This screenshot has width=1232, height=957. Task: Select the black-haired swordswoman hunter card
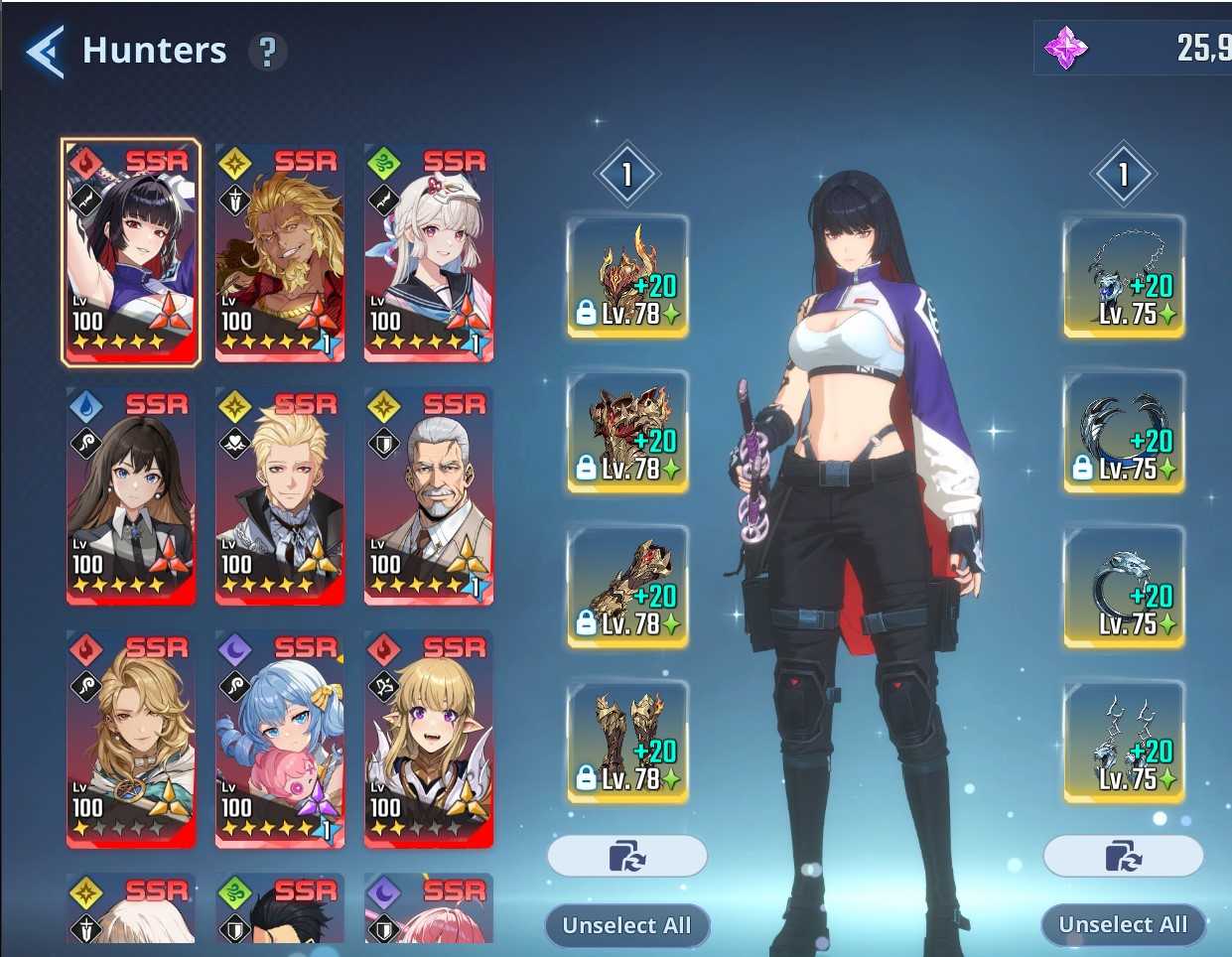click(131, 252)
